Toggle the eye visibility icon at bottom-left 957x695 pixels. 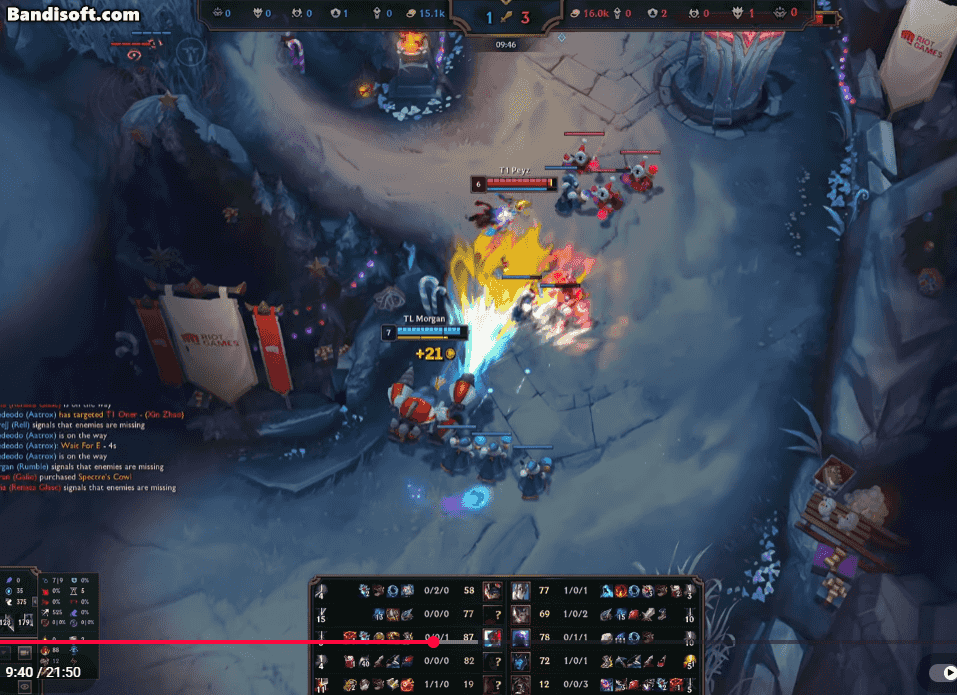(x=26, y=685)
